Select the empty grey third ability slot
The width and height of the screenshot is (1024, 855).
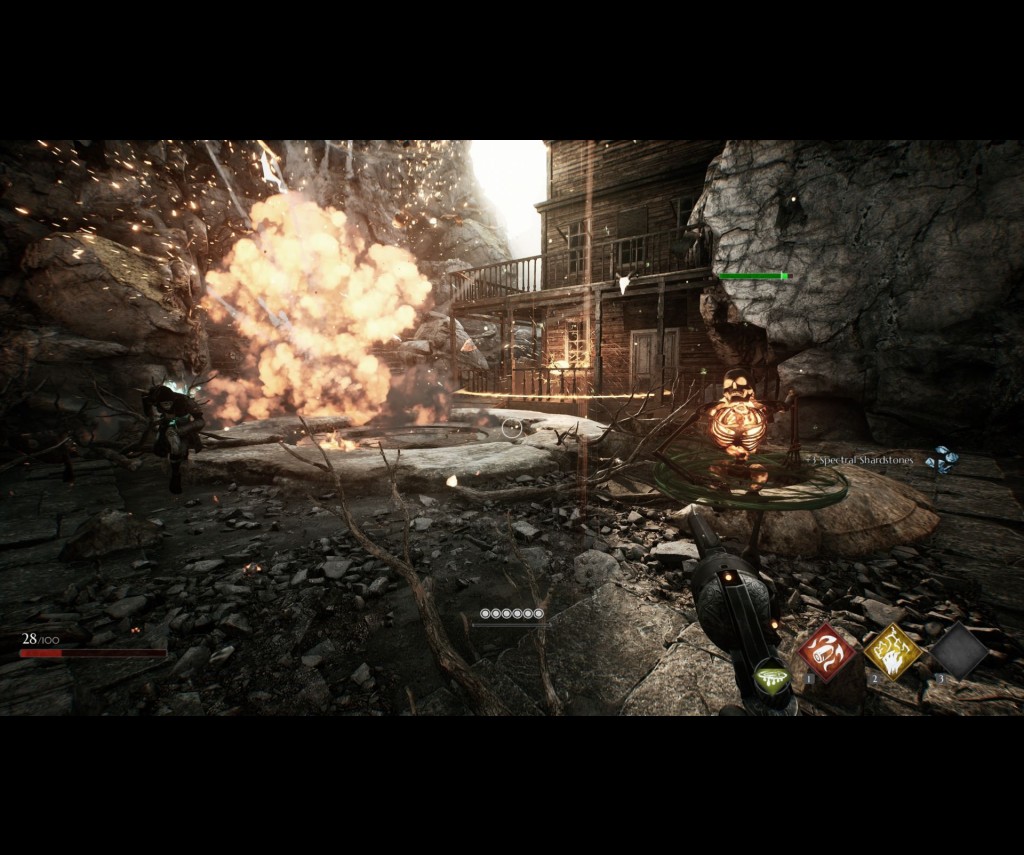[959, 651]
